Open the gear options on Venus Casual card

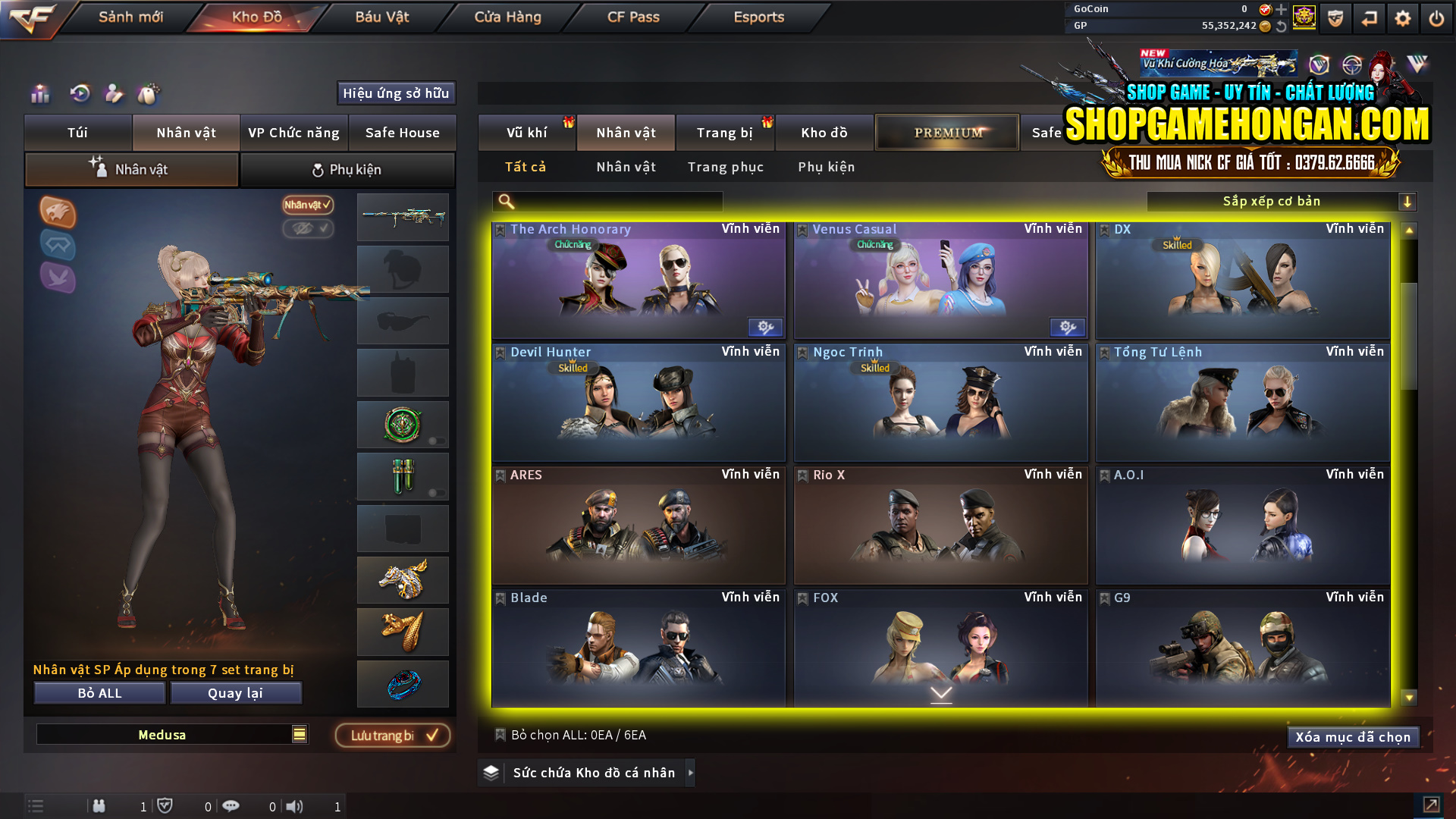pyautogui.click(x=1068, y=327)
